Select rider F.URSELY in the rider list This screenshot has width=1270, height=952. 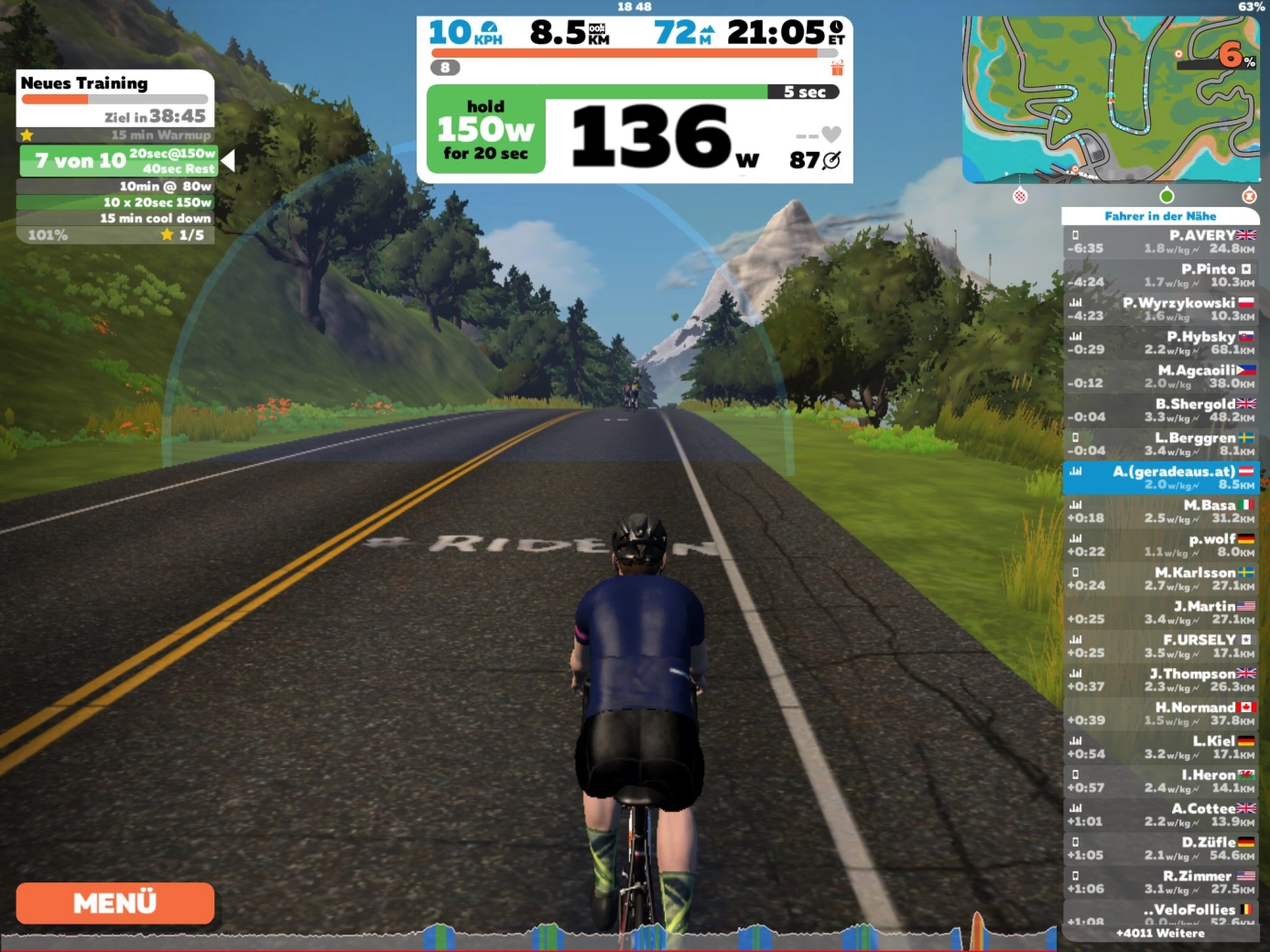[1160, 646]
